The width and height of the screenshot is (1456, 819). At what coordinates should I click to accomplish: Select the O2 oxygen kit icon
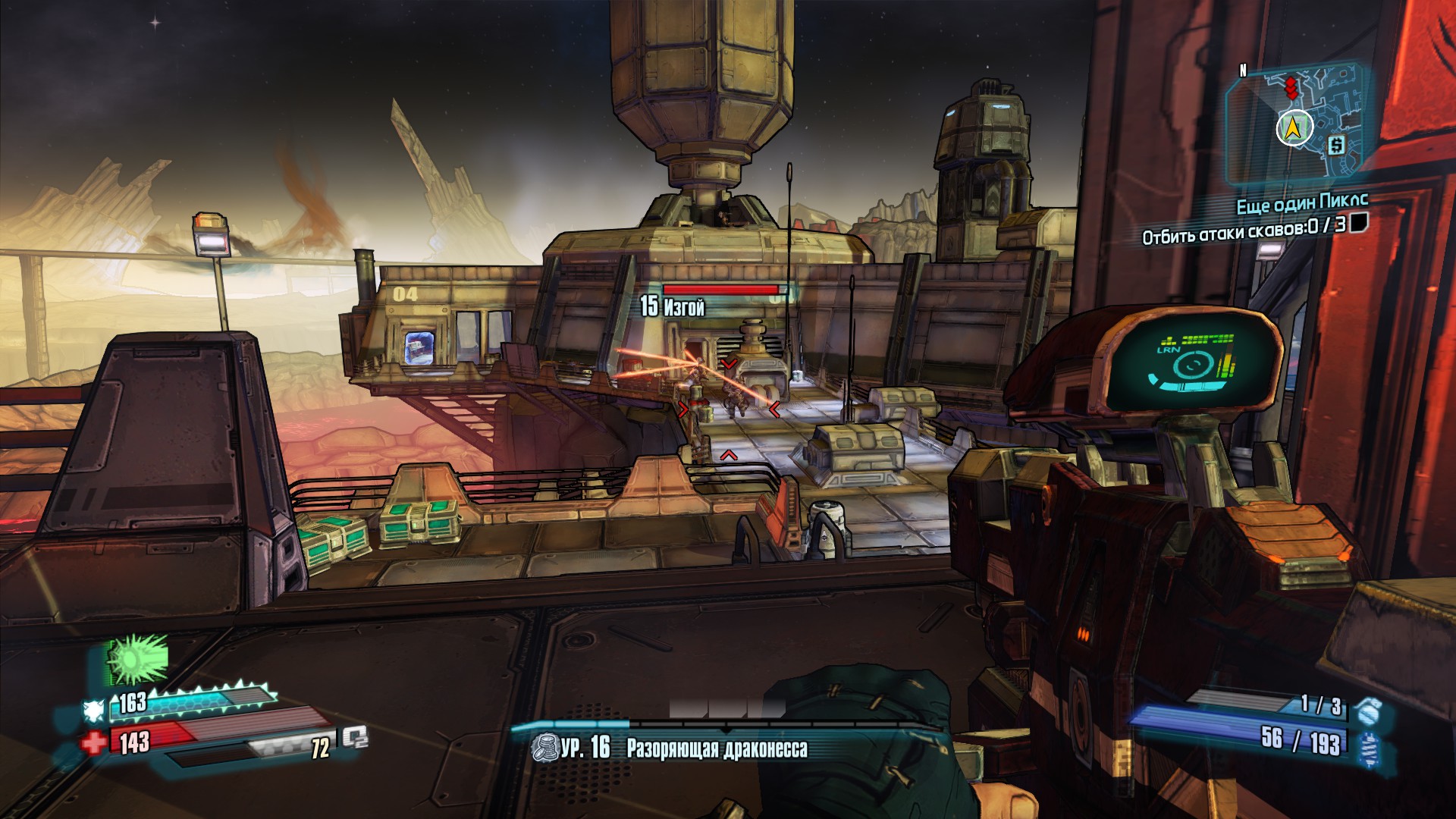(354, 737)
